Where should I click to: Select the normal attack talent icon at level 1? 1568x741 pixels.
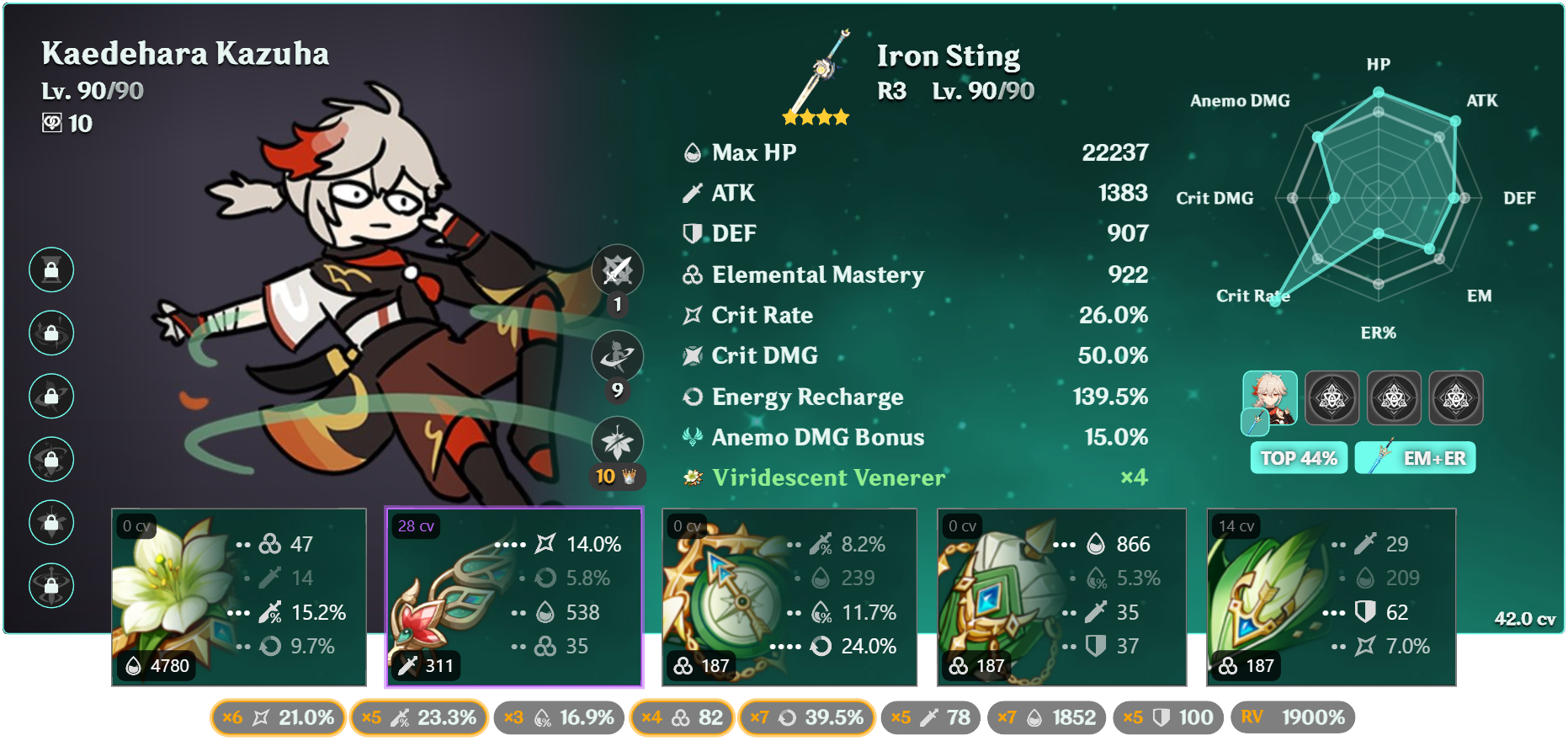[x=617, y=271]
